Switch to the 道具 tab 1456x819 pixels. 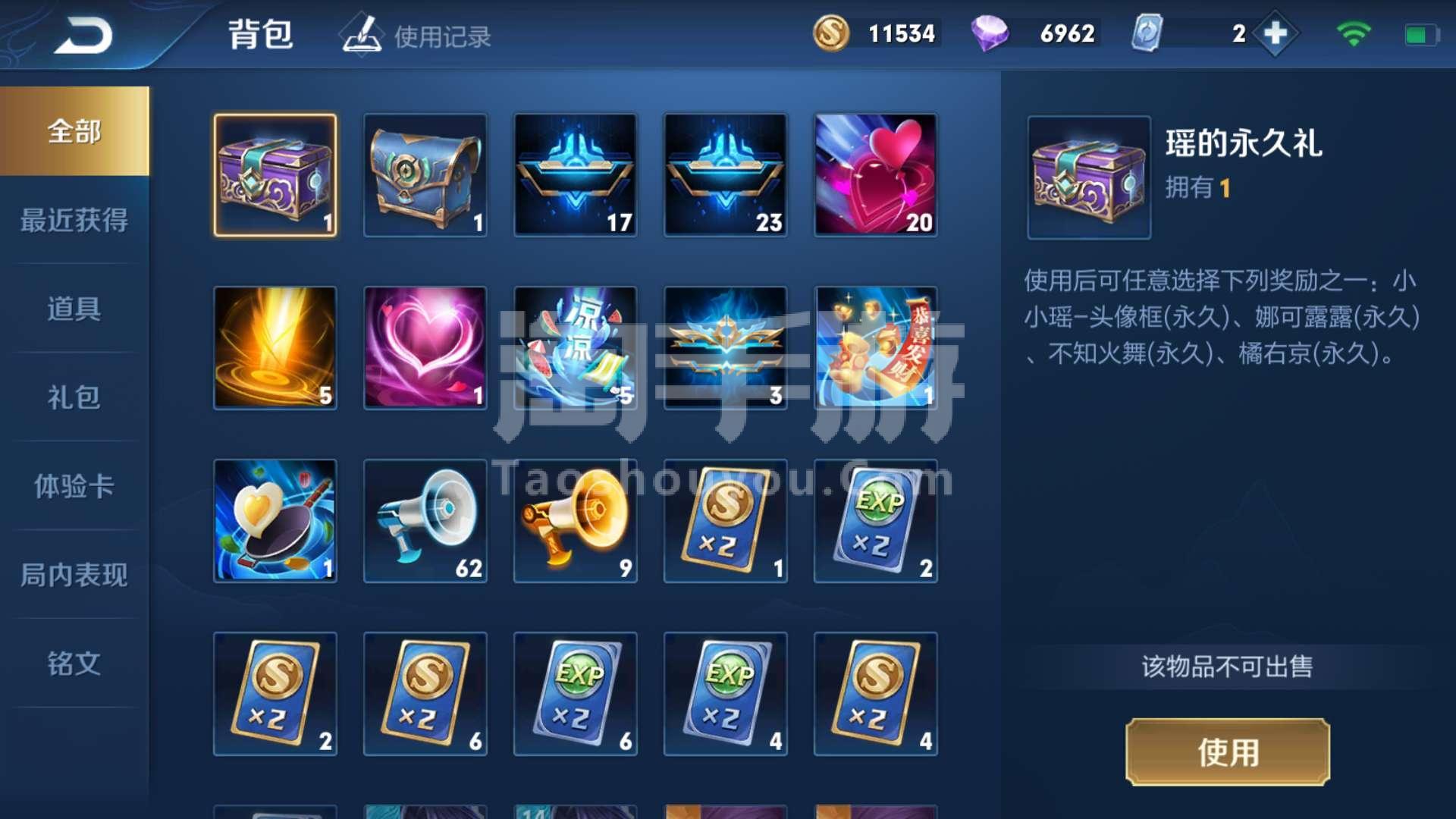74,309
